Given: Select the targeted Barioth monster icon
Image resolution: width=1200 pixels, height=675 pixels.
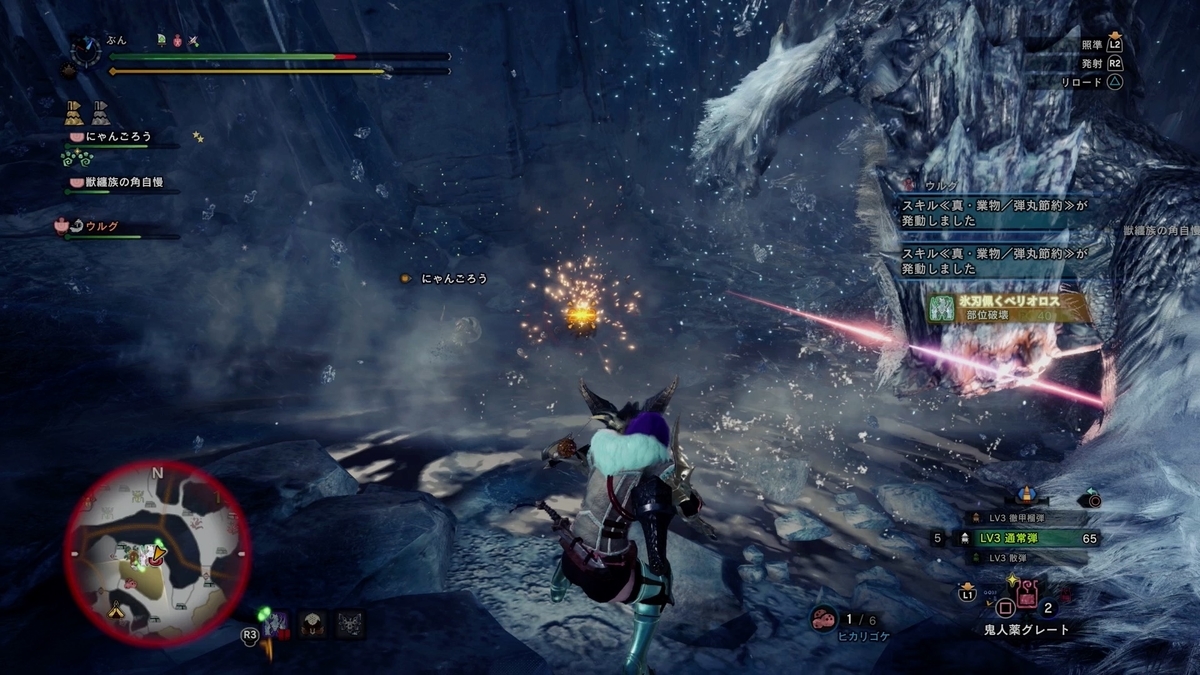Looking at the screenshot, I should [x=277, y=624].
